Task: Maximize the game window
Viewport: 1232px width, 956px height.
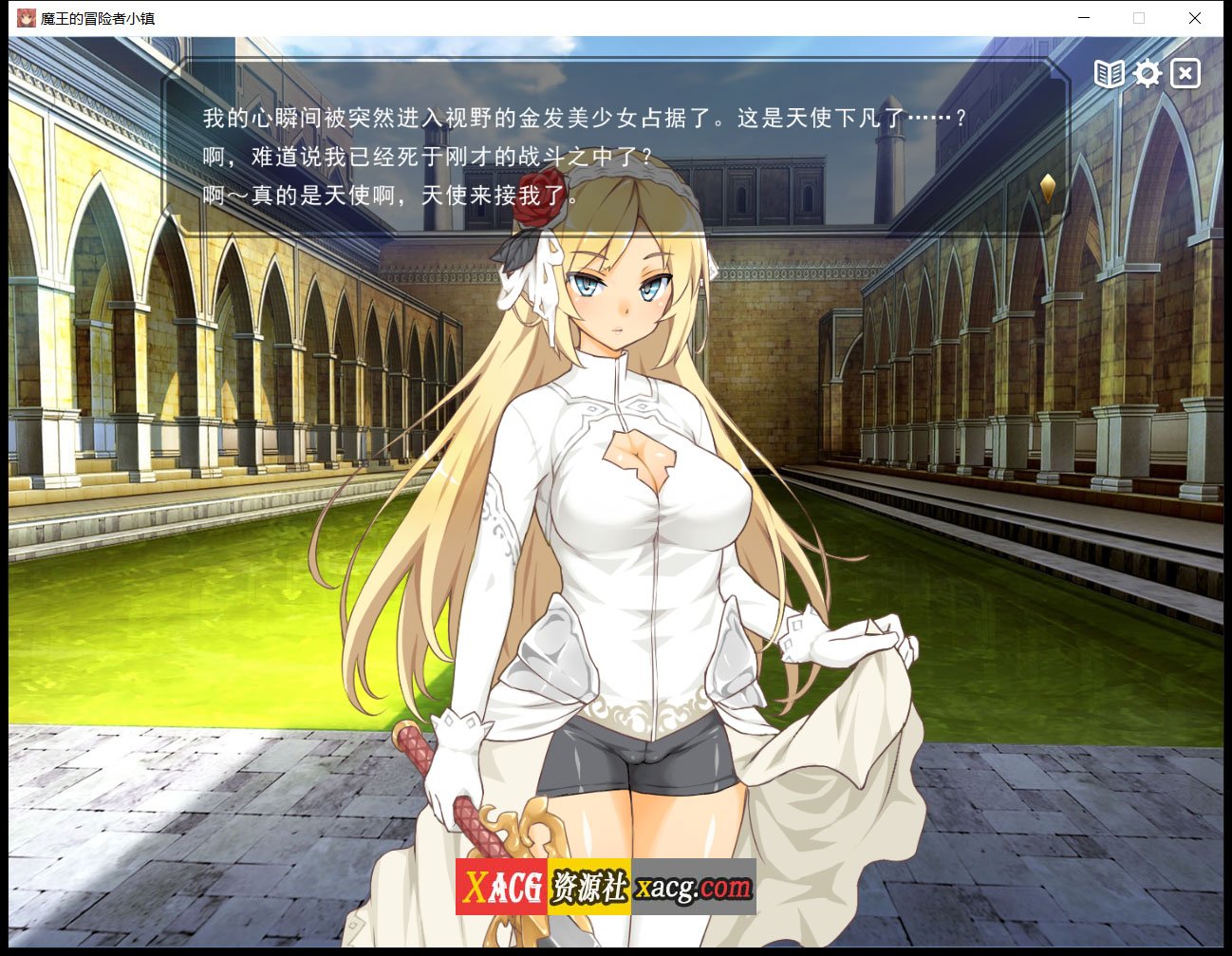Action: [1138, 17]
